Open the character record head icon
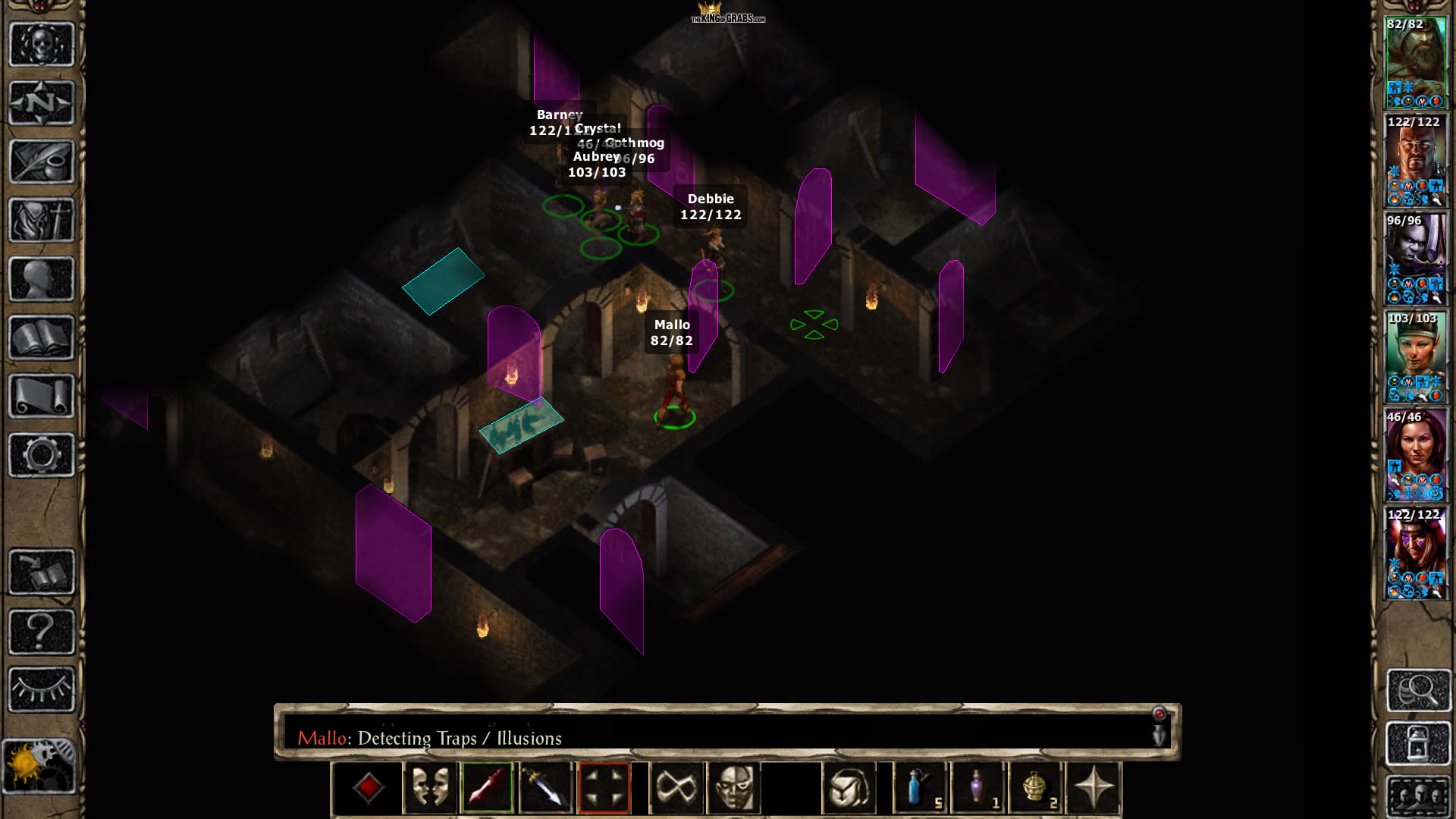 (41, 278)
